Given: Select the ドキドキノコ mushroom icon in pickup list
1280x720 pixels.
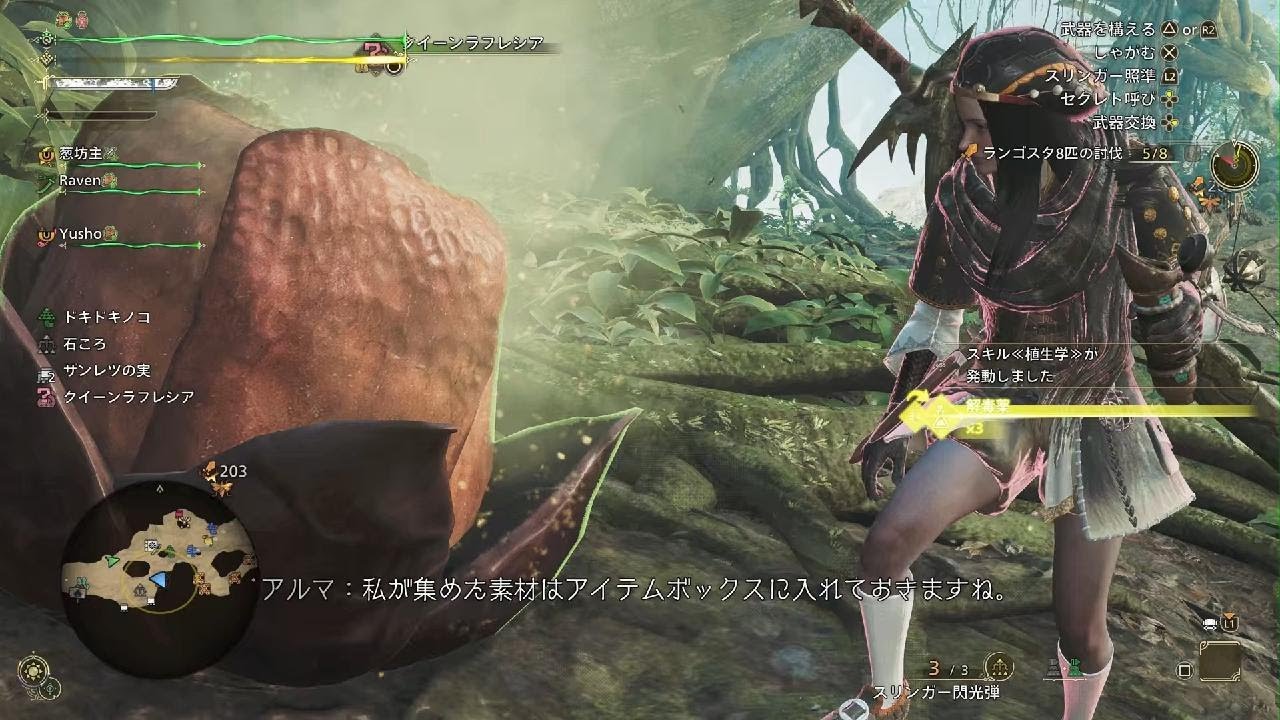Looking at the screenshot, I should pos(46,318).
